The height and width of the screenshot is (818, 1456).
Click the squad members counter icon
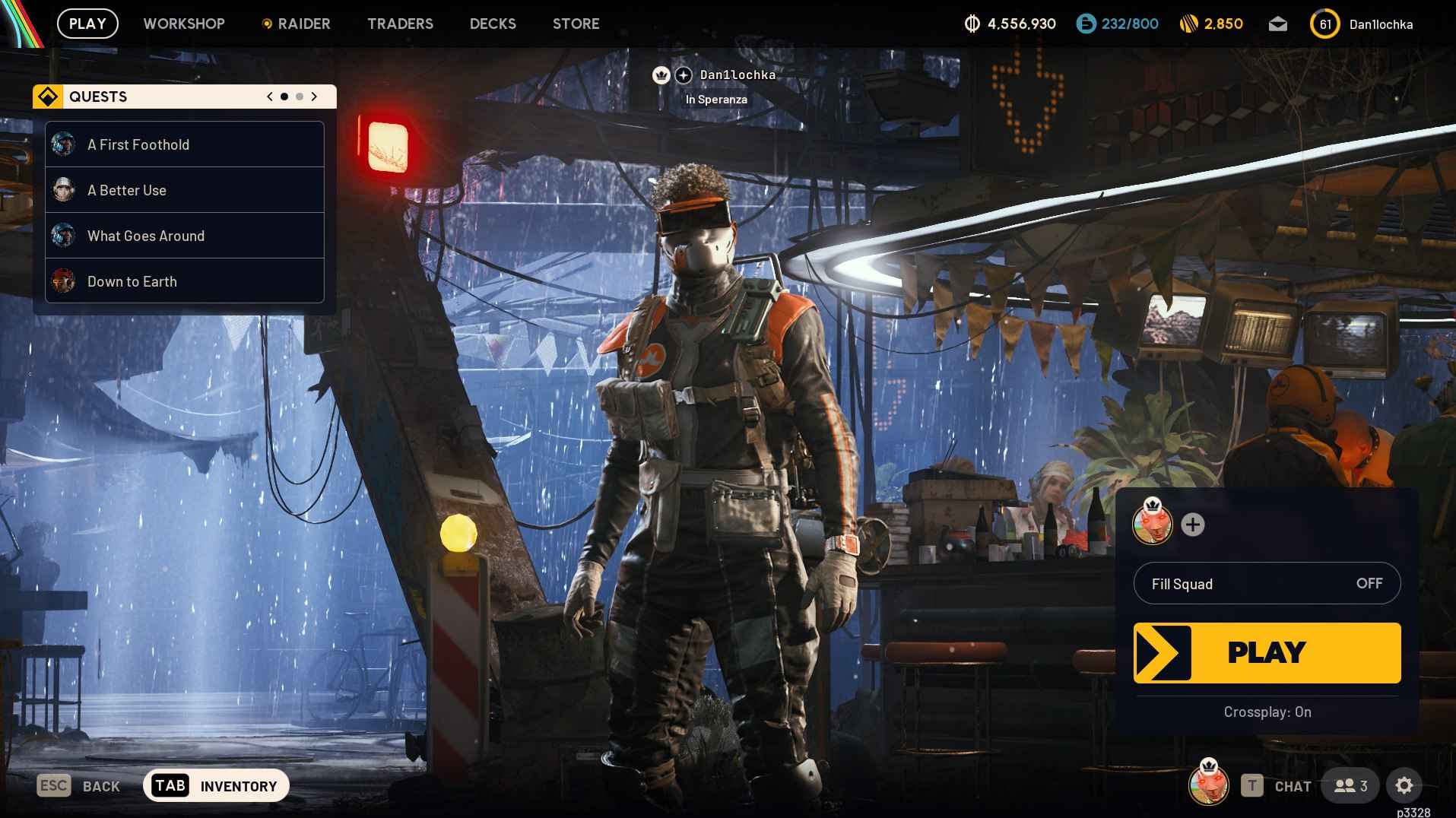coord(1347,785)
